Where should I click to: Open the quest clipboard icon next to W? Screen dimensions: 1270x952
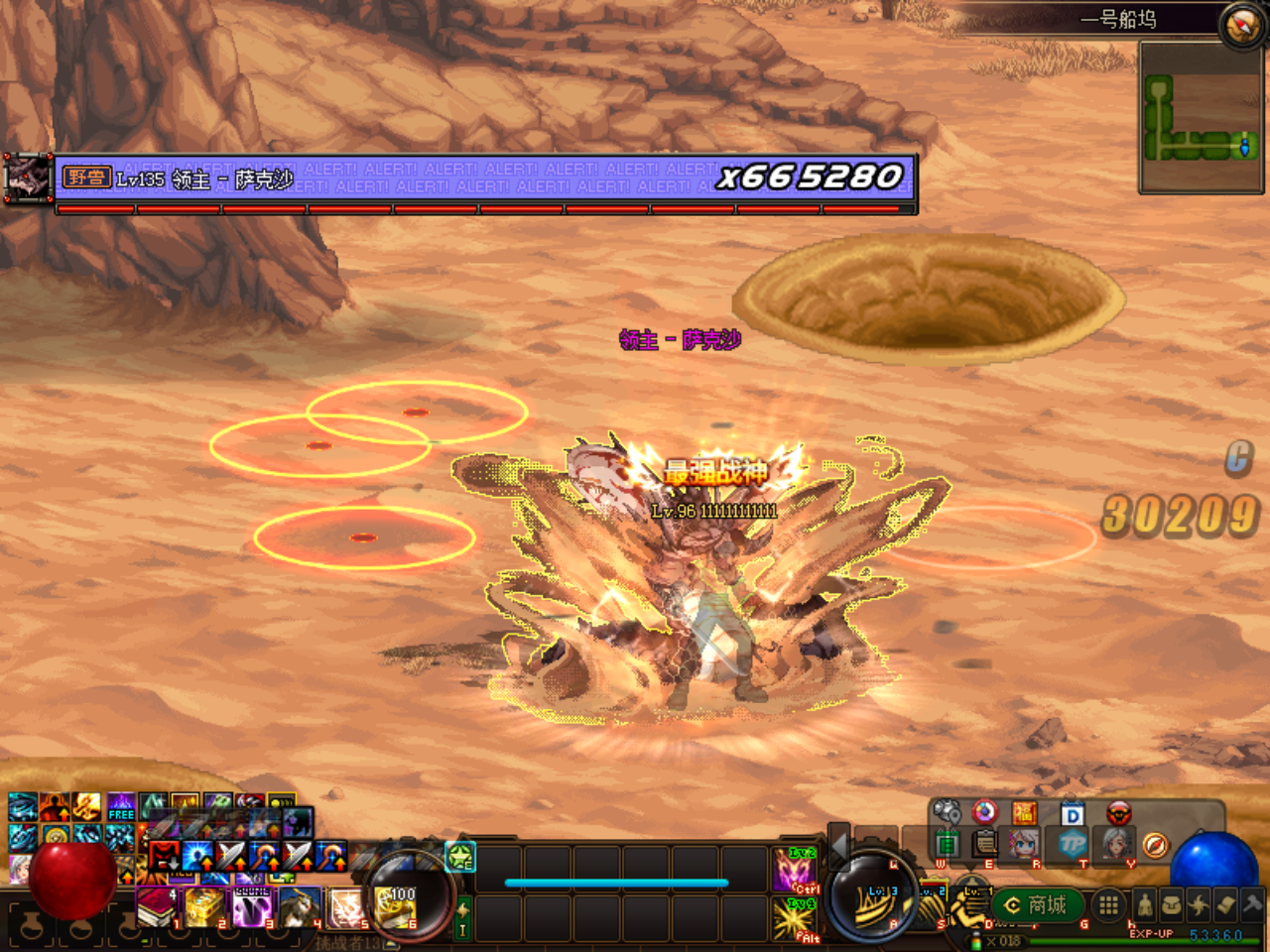tap(984, 845)
